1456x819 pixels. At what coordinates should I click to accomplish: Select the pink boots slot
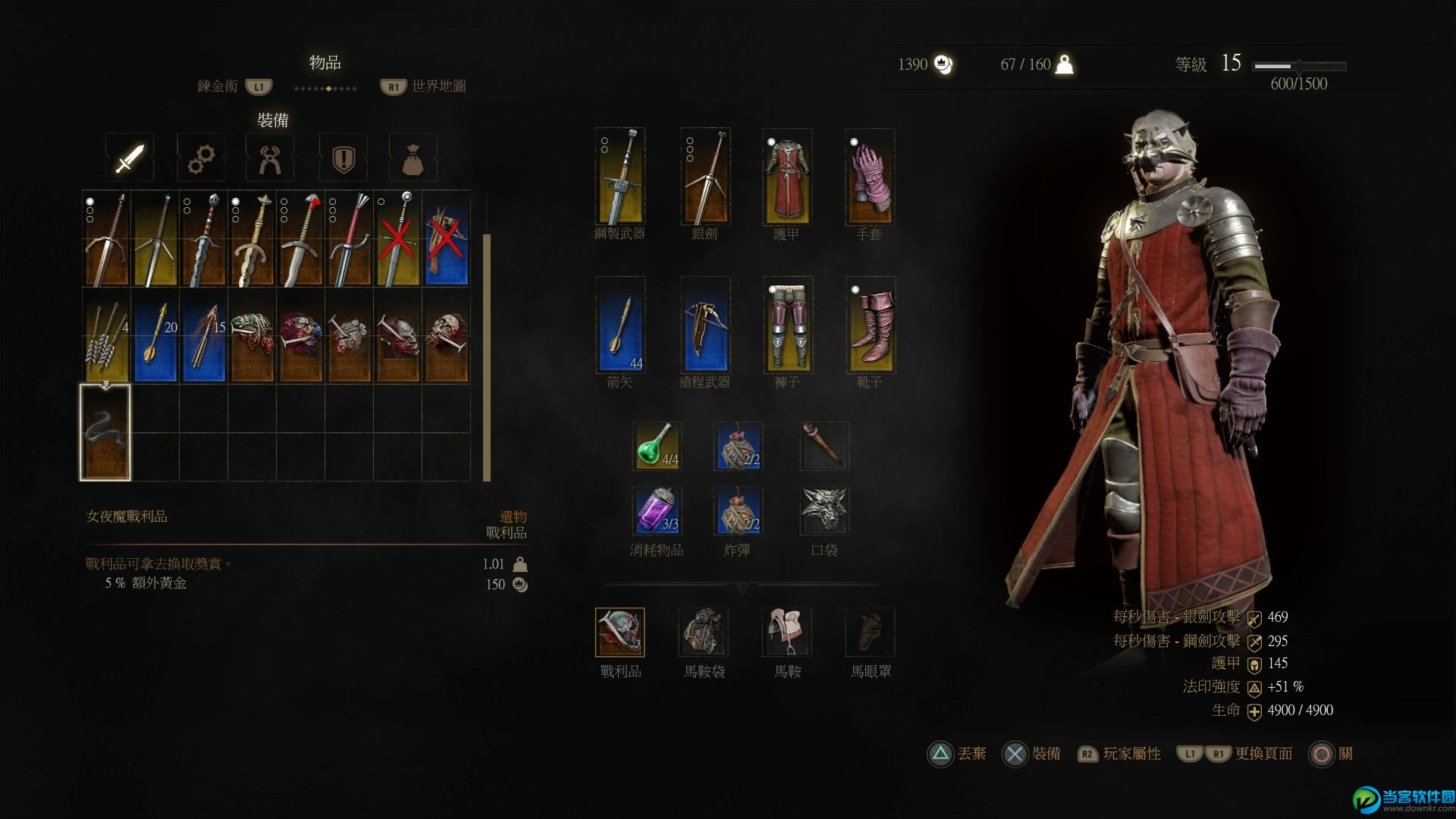[870, 325]
